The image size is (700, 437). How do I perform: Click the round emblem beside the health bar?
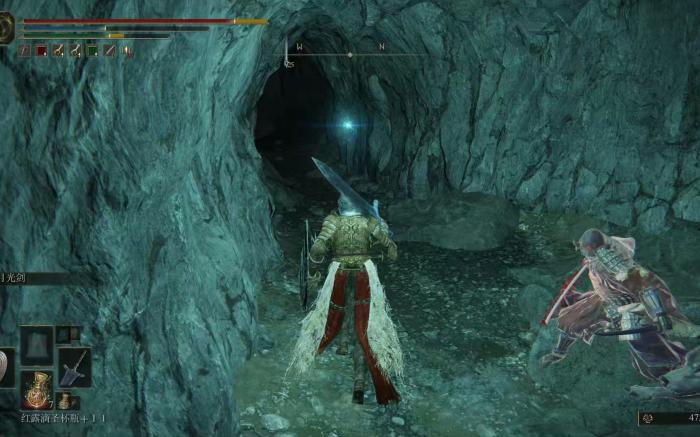pos(6,28)
